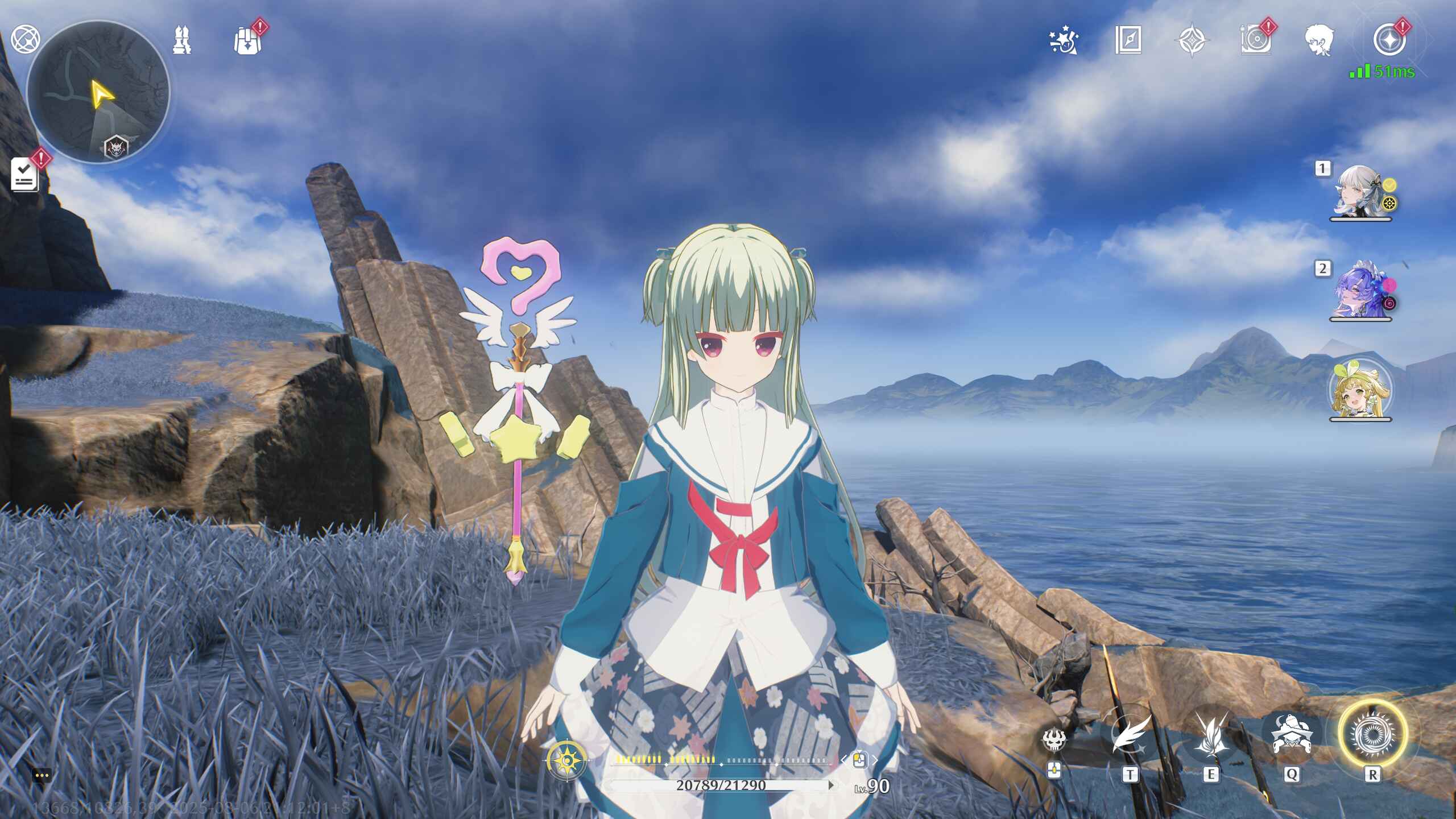The height and width of the screenshot is (819, 1456).
Task: Open the terminal star circle icon
Action: (x=1389, y=40)
